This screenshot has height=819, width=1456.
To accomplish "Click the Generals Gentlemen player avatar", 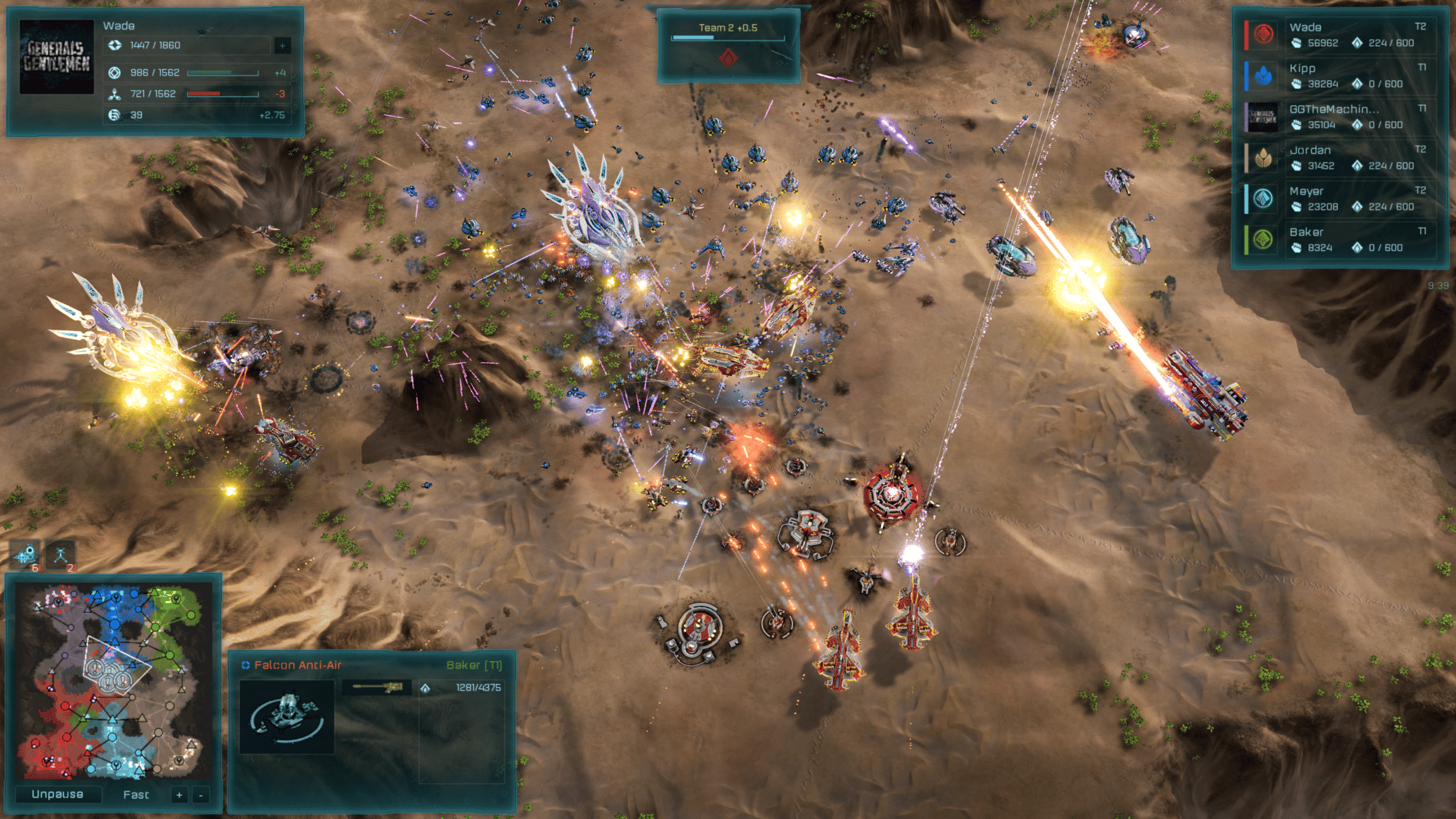I will point(57,57).
